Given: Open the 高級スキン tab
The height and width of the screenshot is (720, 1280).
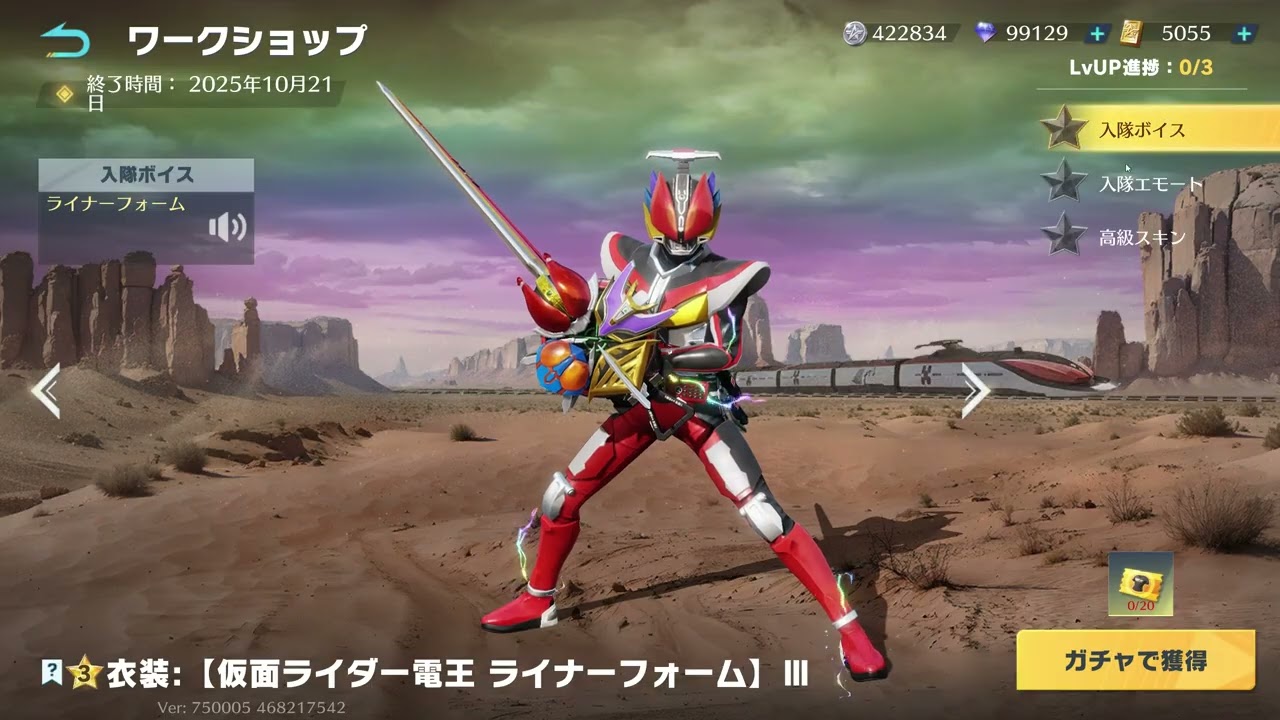Looking at the screenshot, I should [x=1142, y=237].
